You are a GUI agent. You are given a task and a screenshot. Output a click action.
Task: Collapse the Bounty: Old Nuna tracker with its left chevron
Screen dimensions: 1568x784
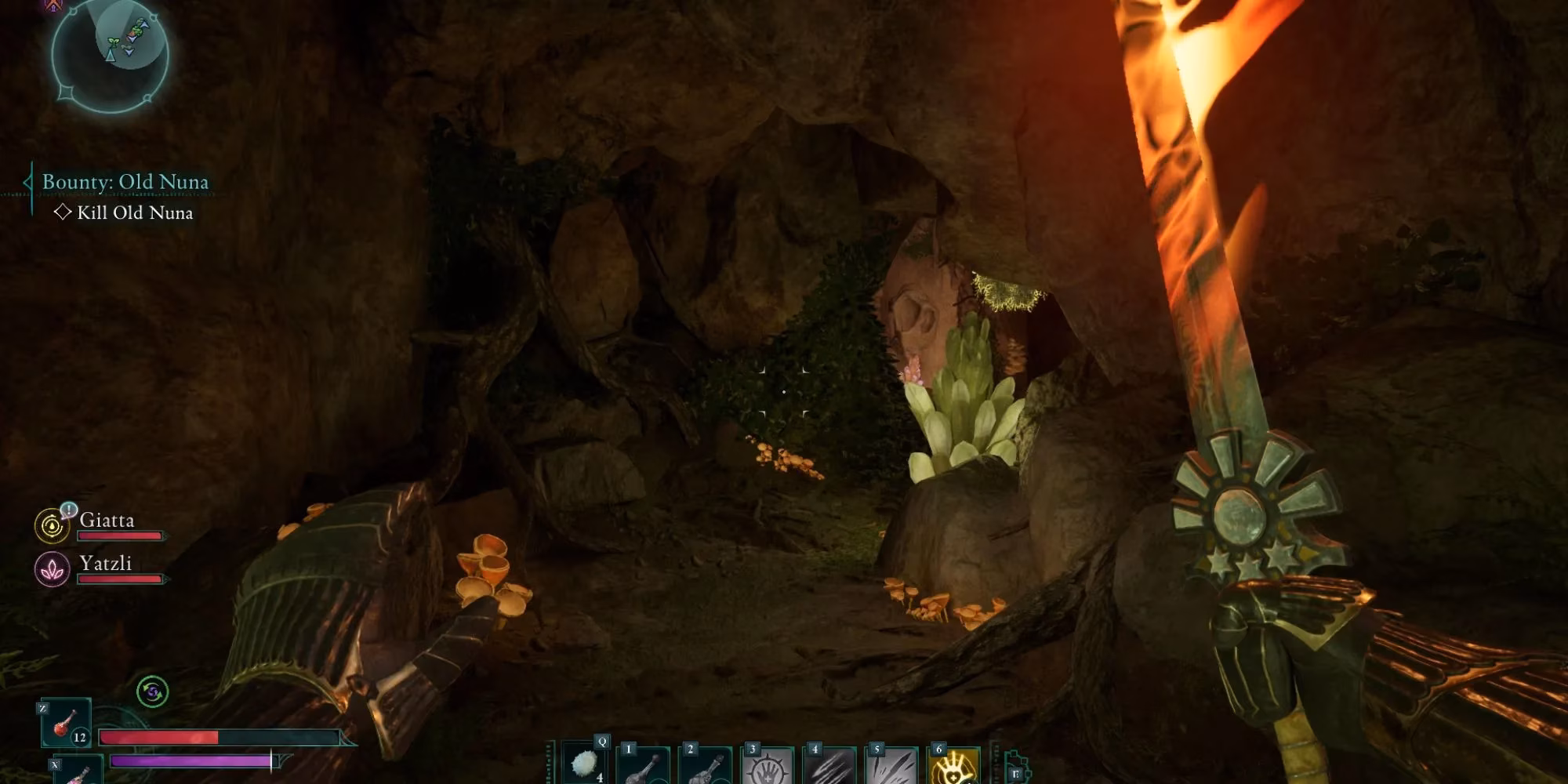[26, 183]
